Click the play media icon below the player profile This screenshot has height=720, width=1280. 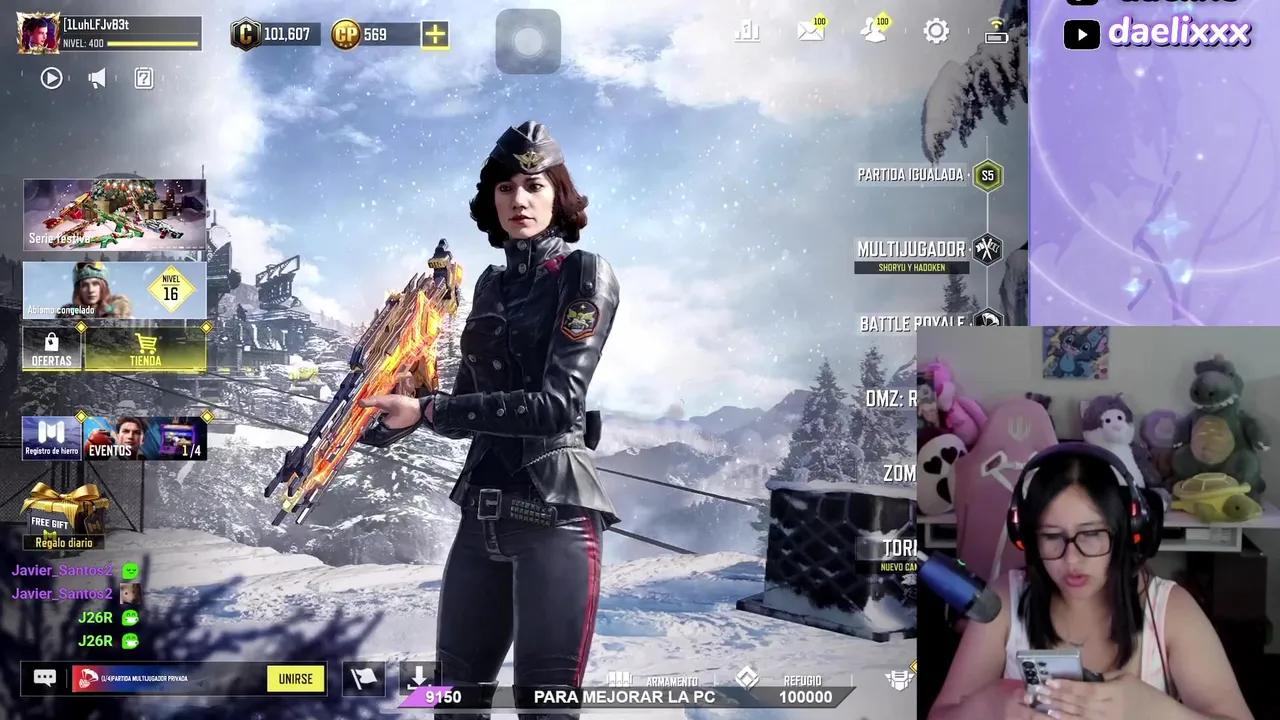click(x=51, y=78)
